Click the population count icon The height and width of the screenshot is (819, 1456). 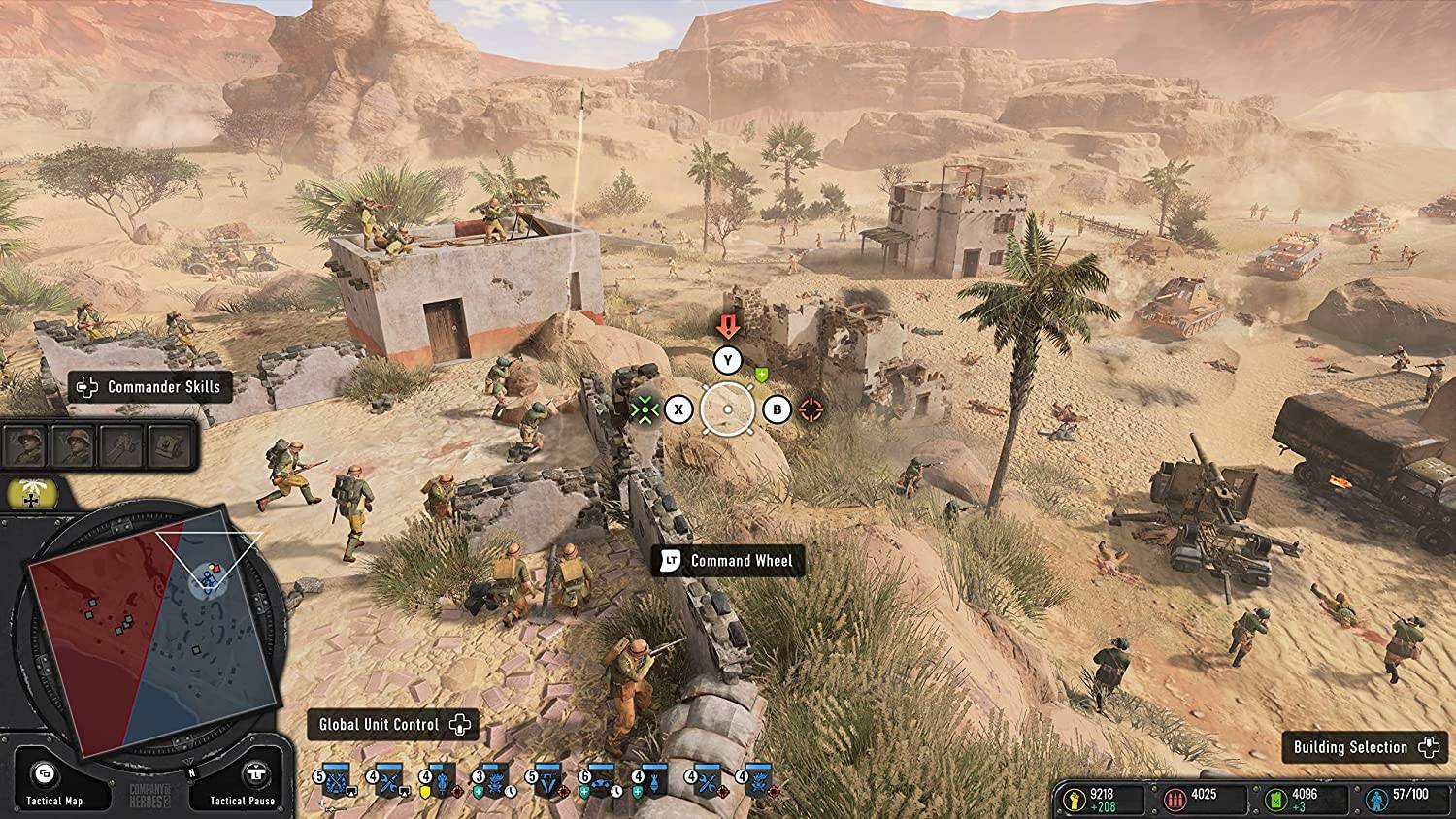tap(1377, 799)
